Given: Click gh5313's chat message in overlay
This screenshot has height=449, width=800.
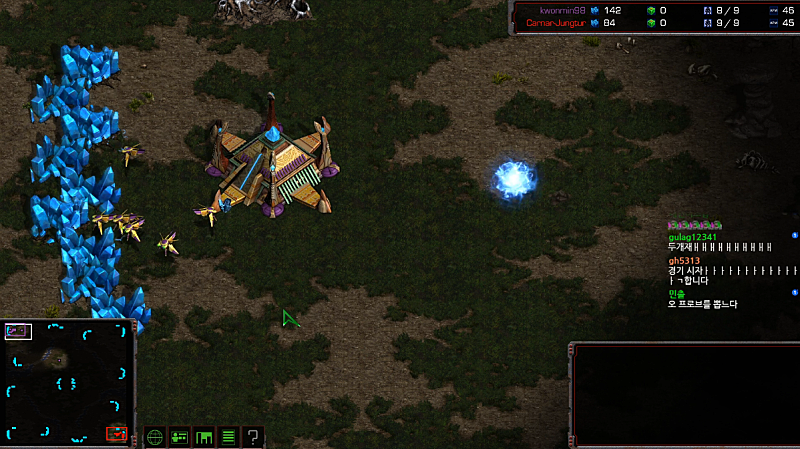Looking at the screenshot, I should (732, 270).
